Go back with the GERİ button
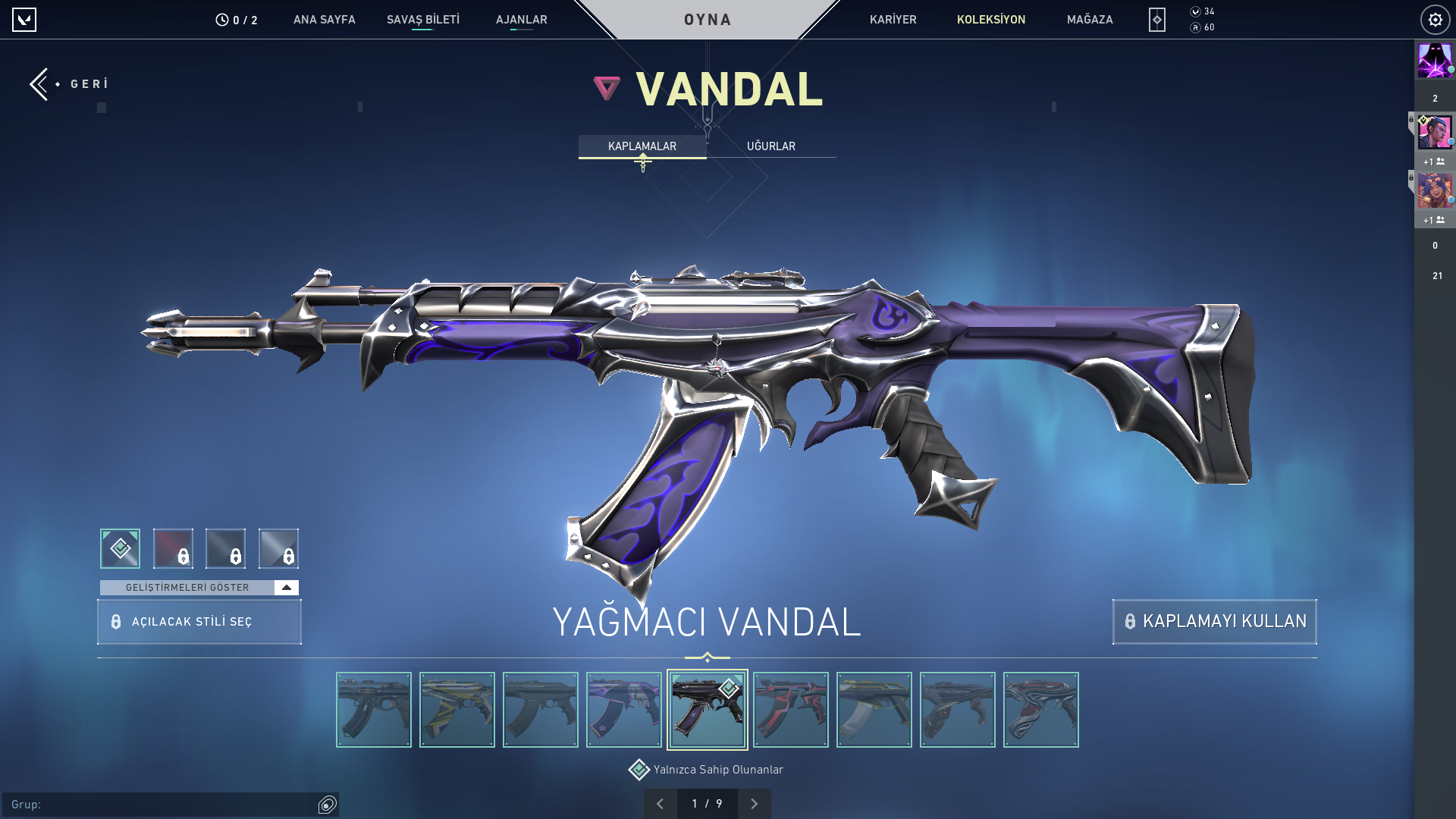Image resolution: width=1456 pixels, height=819 pixels. pos(70,83)
